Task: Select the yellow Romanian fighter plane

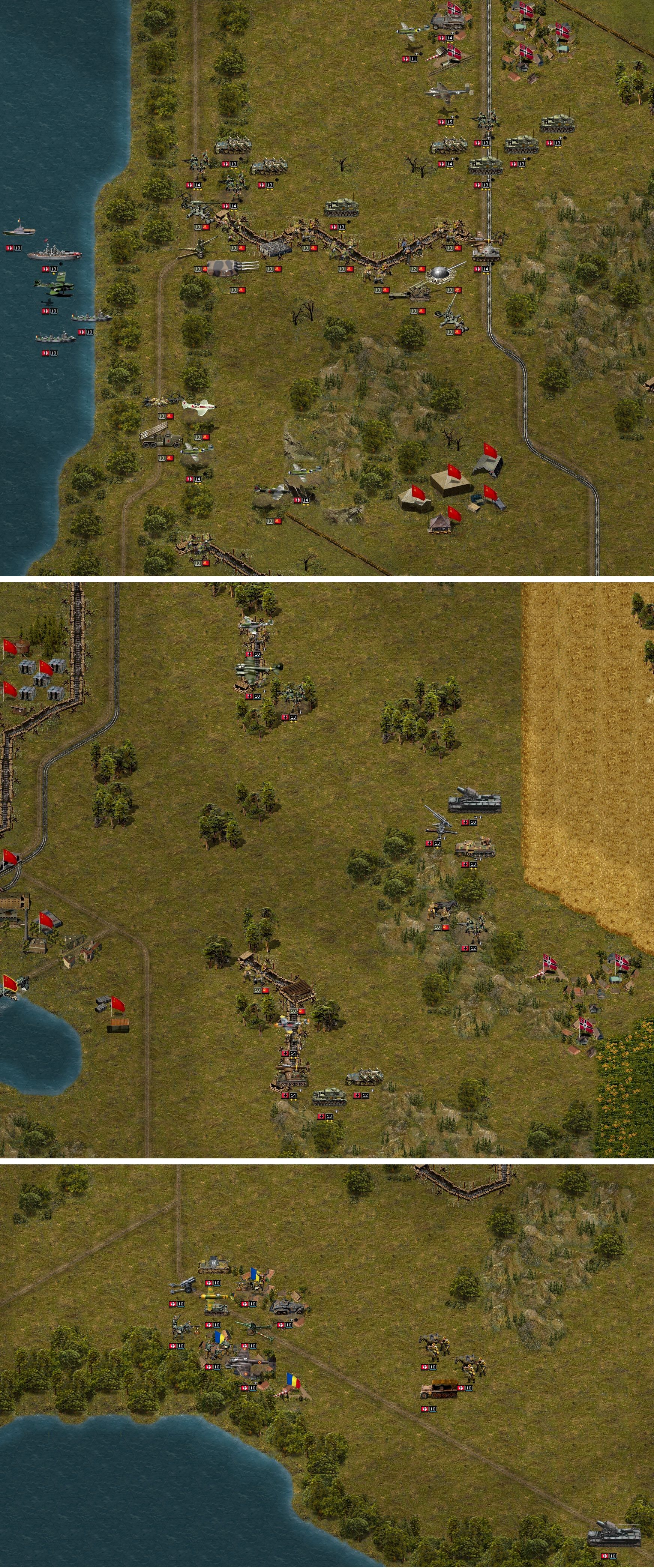Action: tap(216, 1296)
